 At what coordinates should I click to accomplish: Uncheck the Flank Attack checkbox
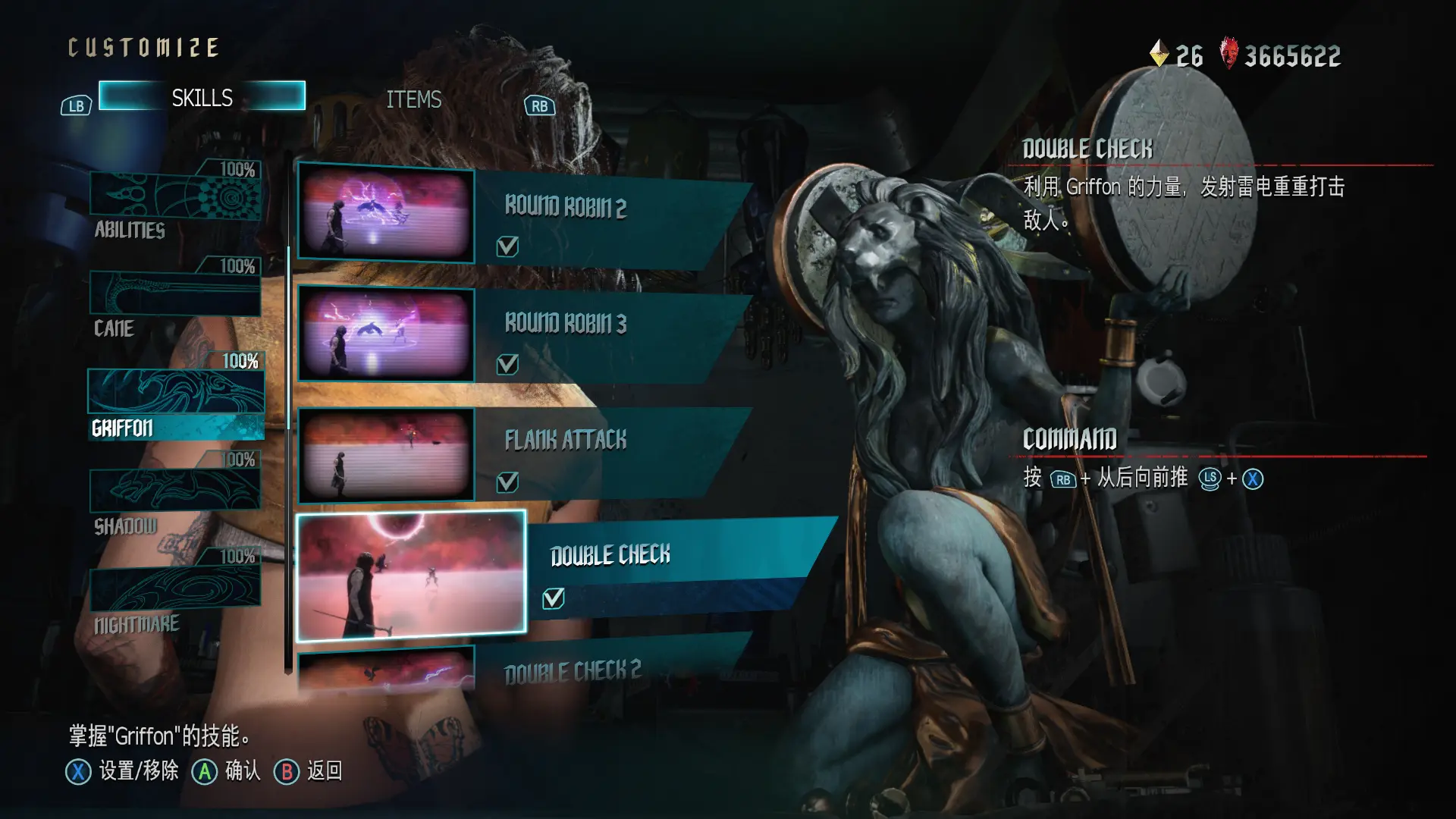pos(507,482)
